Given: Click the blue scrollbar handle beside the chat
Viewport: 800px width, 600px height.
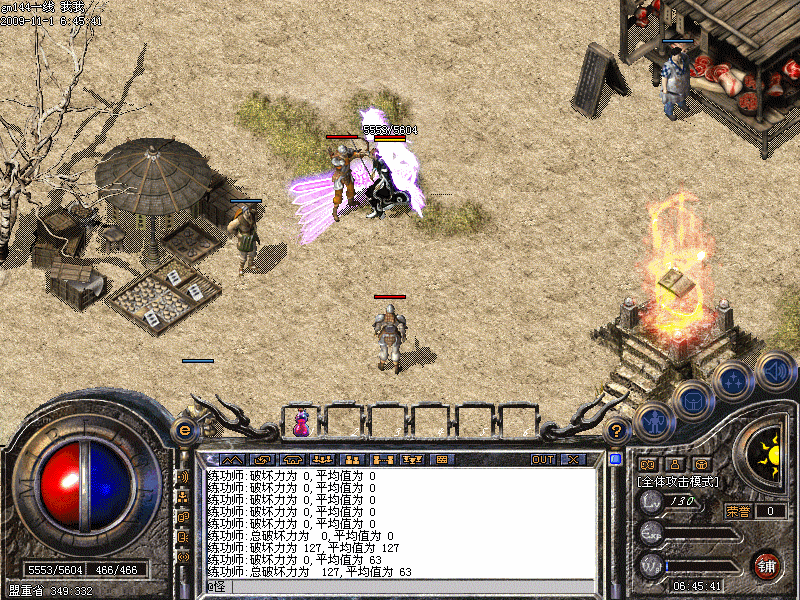Looking at the screenshot, I should tap(615, 459).
